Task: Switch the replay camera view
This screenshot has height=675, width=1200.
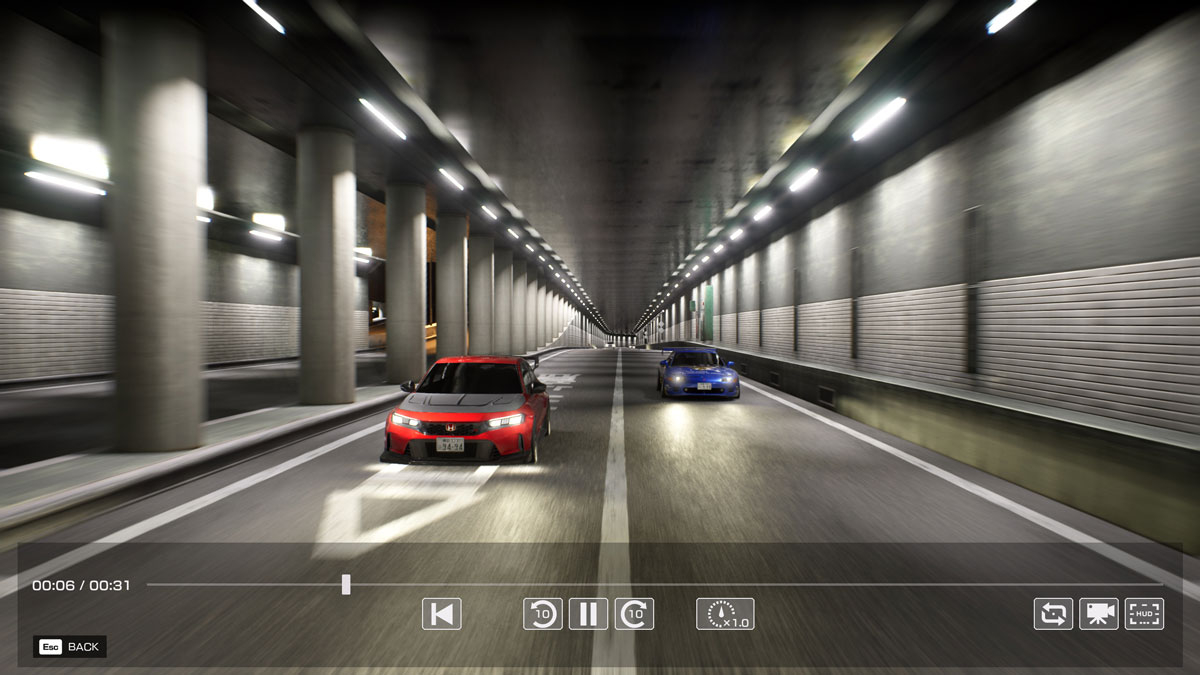Action: coord(1098,614)
